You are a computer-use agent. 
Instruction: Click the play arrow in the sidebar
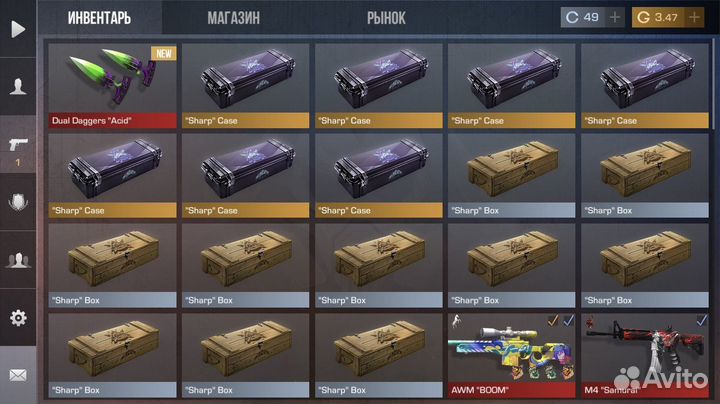(x=18, y=29)
